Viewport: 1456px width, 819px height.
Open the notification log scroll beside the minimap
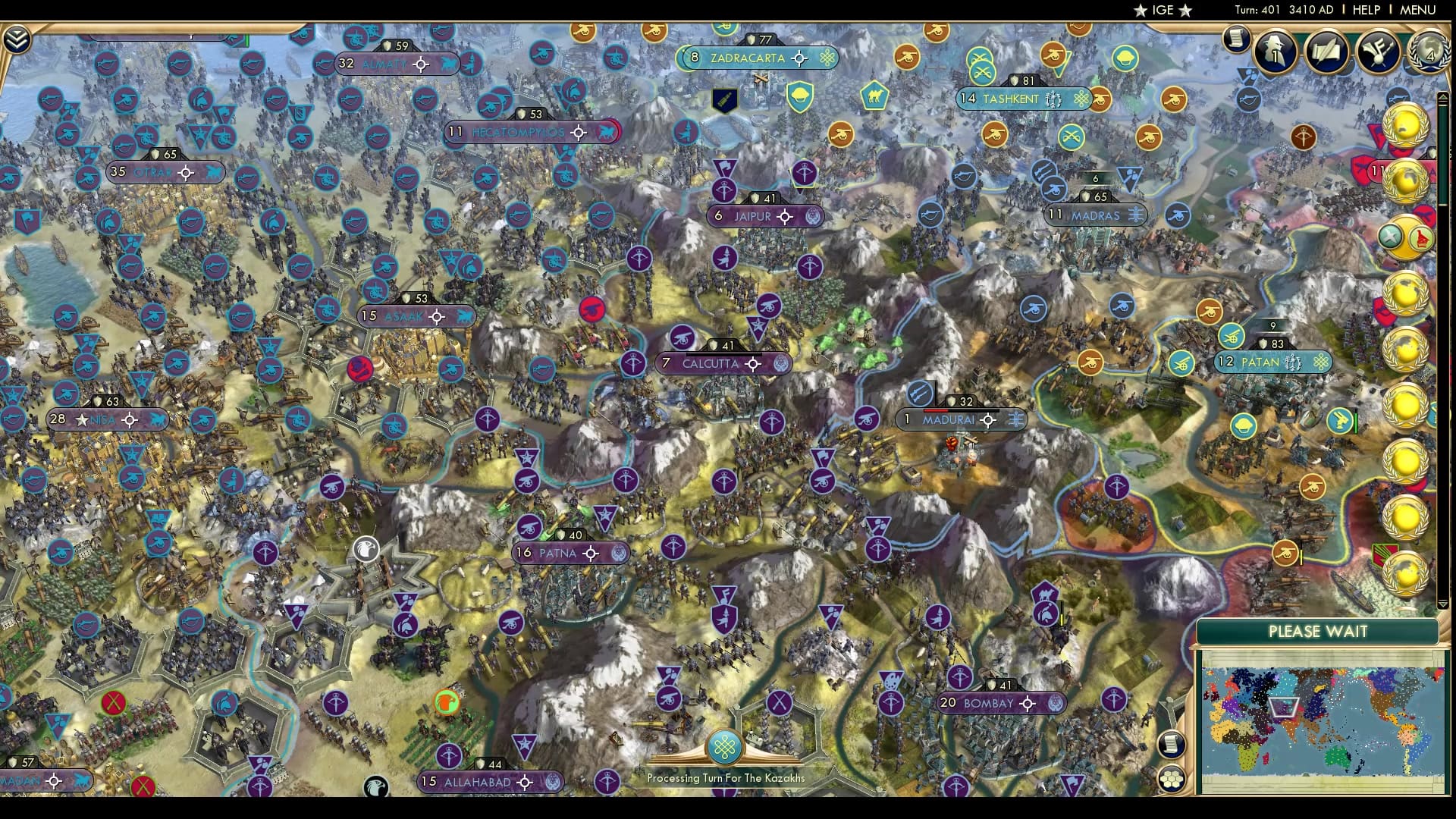pyautogui.click(x=1172, y=745)
